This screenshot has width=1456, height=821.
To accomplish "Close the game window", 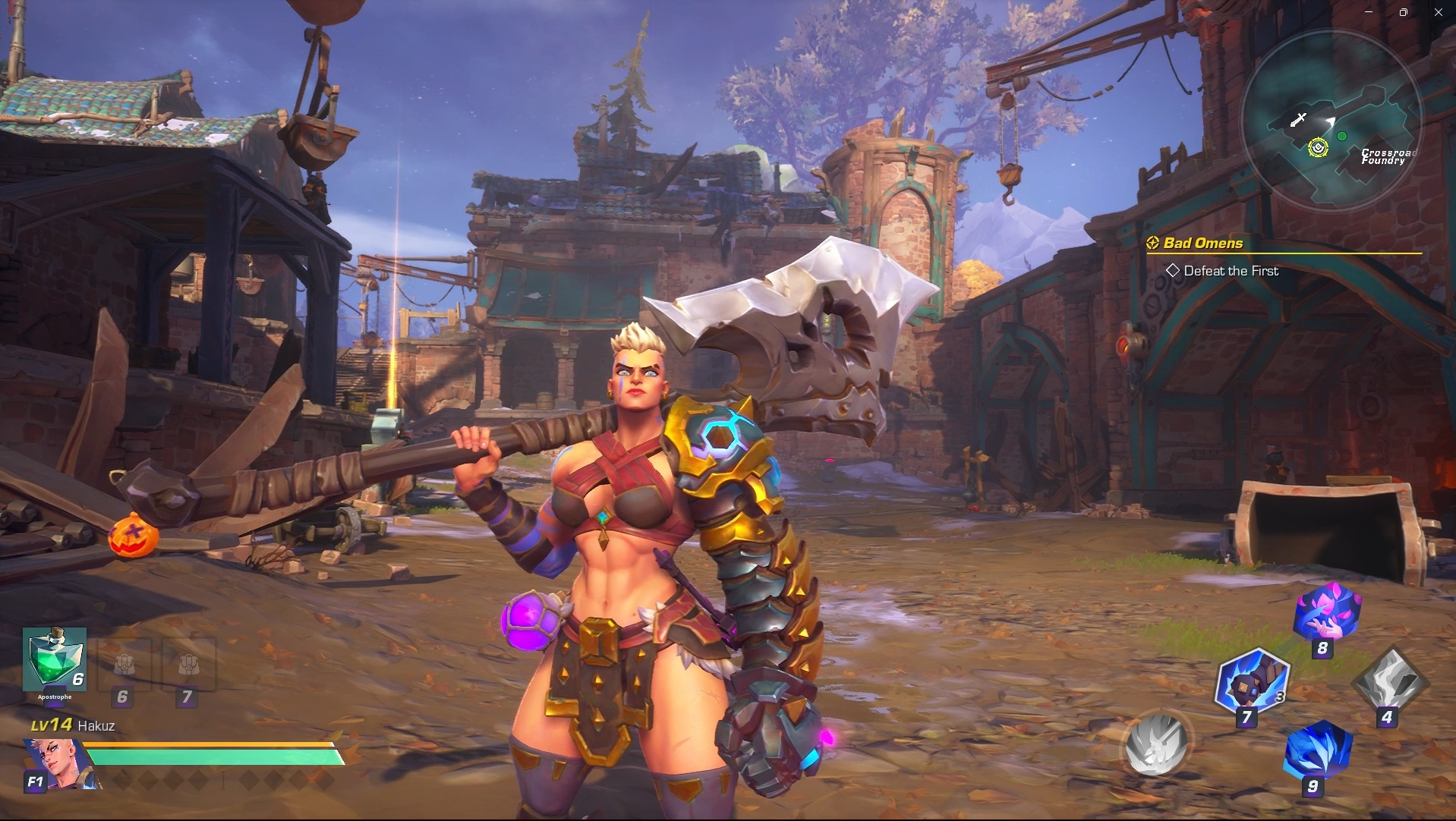I will coord(1439,12).
